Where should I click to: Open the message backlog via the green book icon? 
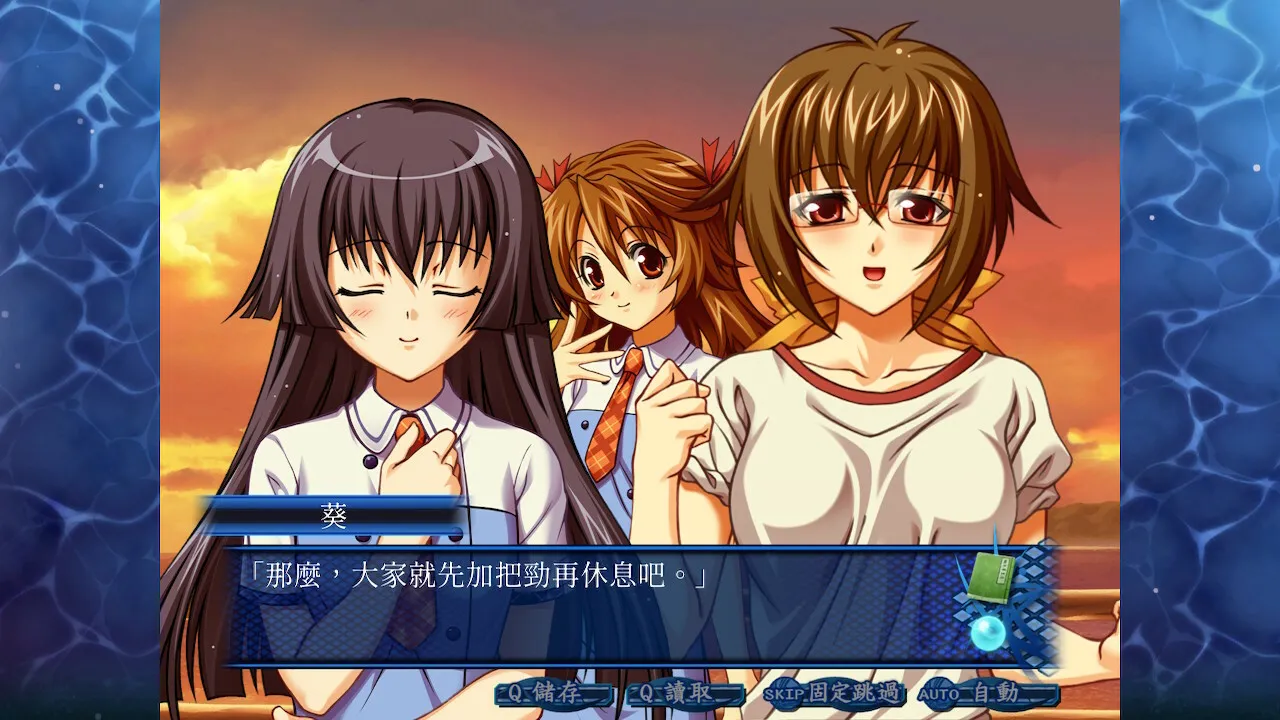[x=993, y=575]
